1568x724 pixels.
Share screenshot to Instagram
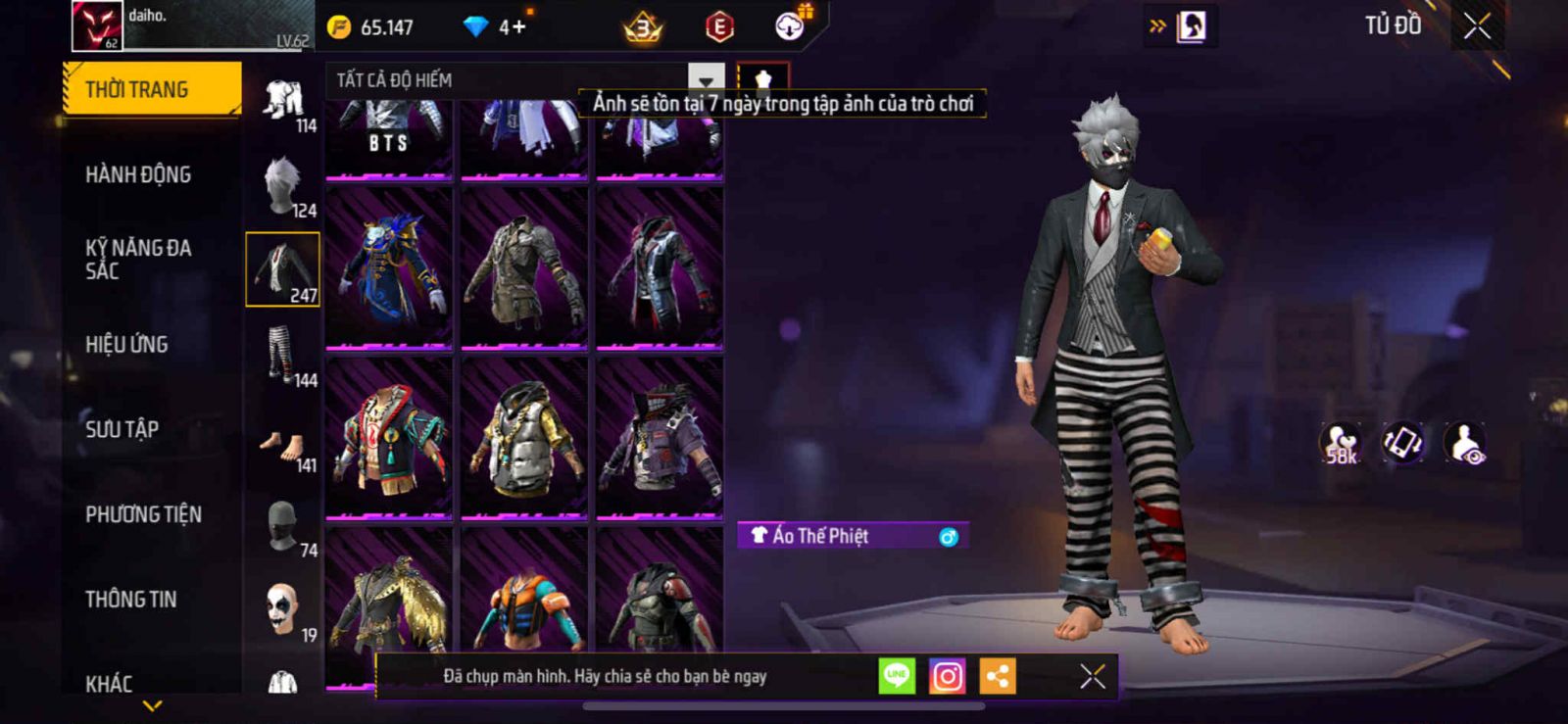[947, 676]
